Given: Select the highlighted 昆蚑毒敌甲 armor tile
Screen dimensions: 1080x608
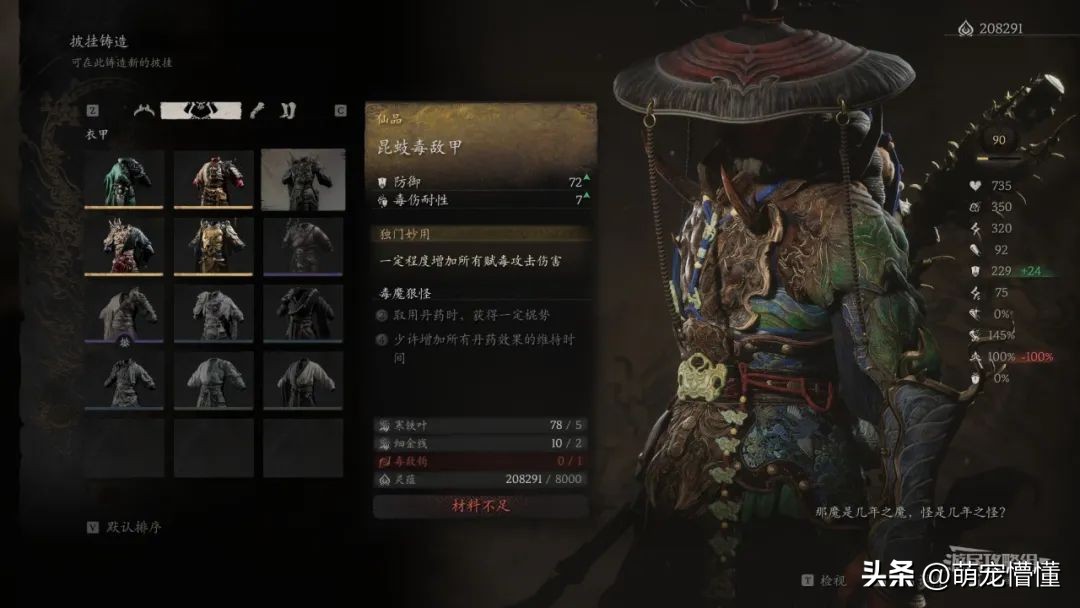Looking at the screenshot, I should pyautogui.click(x=303, y=178).
